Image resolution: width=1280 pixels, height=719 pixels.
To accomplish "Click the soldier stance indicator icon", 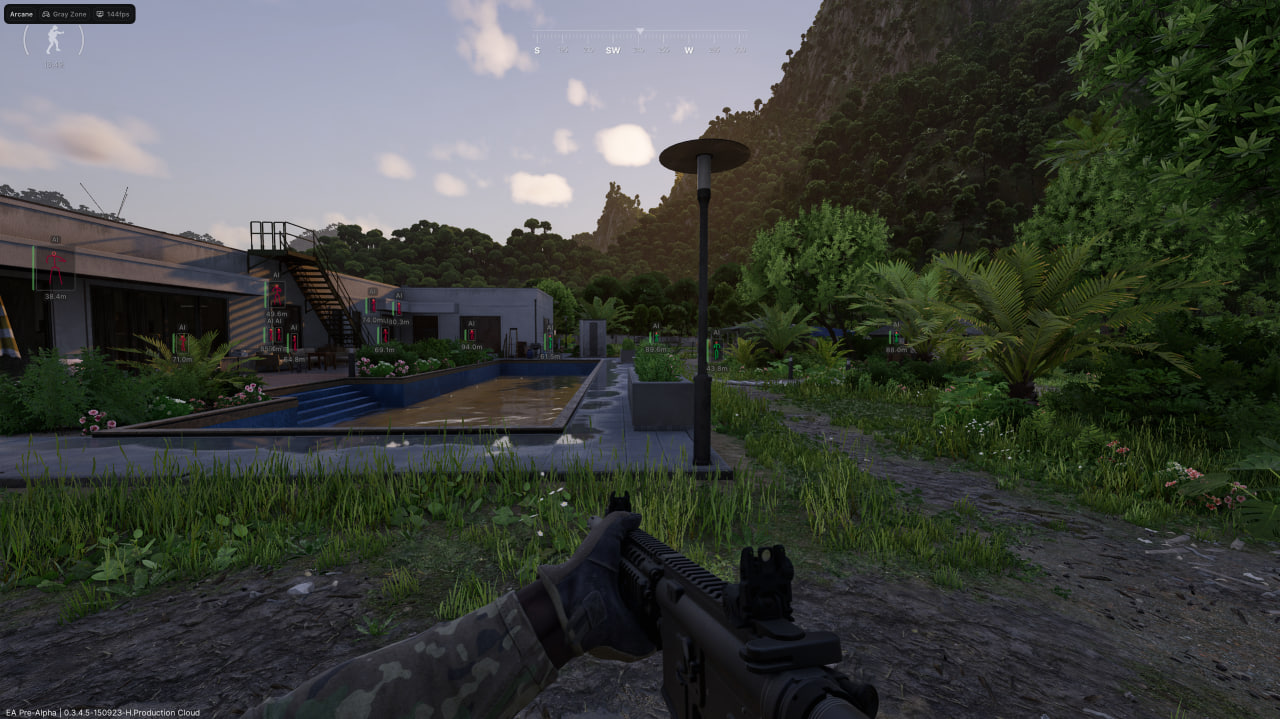I will [x=54, y=40].
